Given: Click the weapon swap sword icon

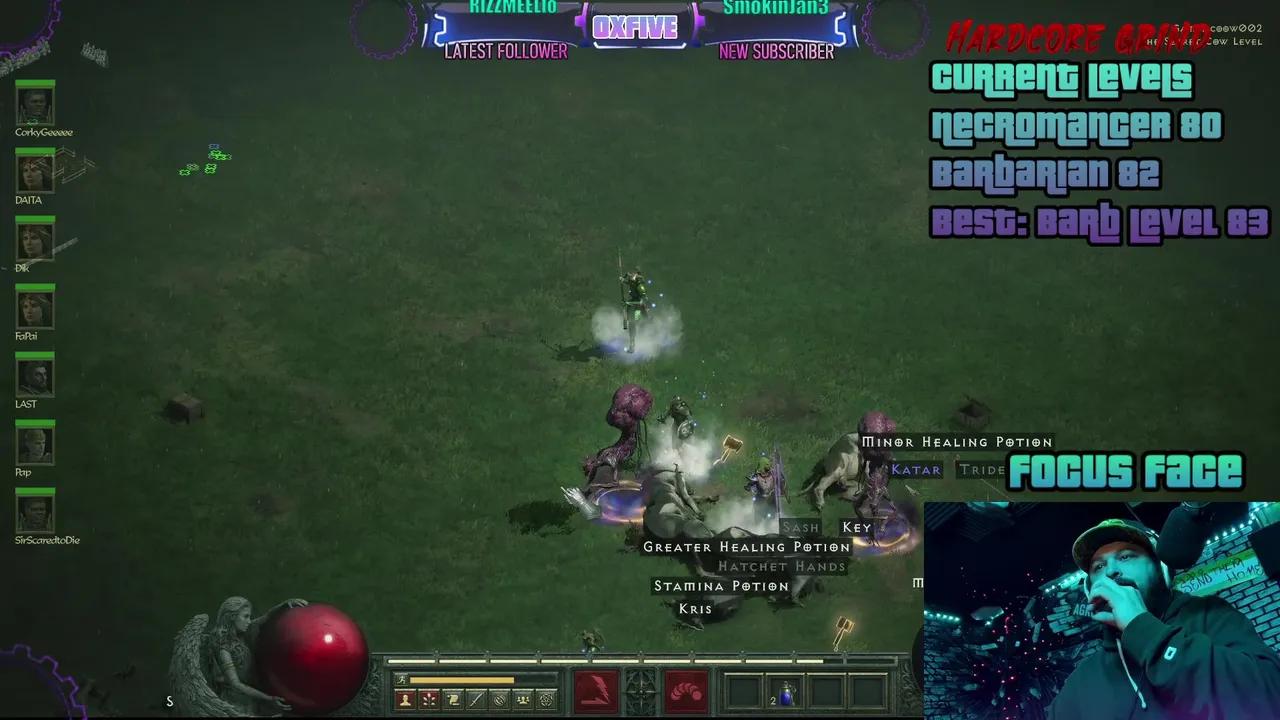Looking at the screenshot, I should coord(475,699).
